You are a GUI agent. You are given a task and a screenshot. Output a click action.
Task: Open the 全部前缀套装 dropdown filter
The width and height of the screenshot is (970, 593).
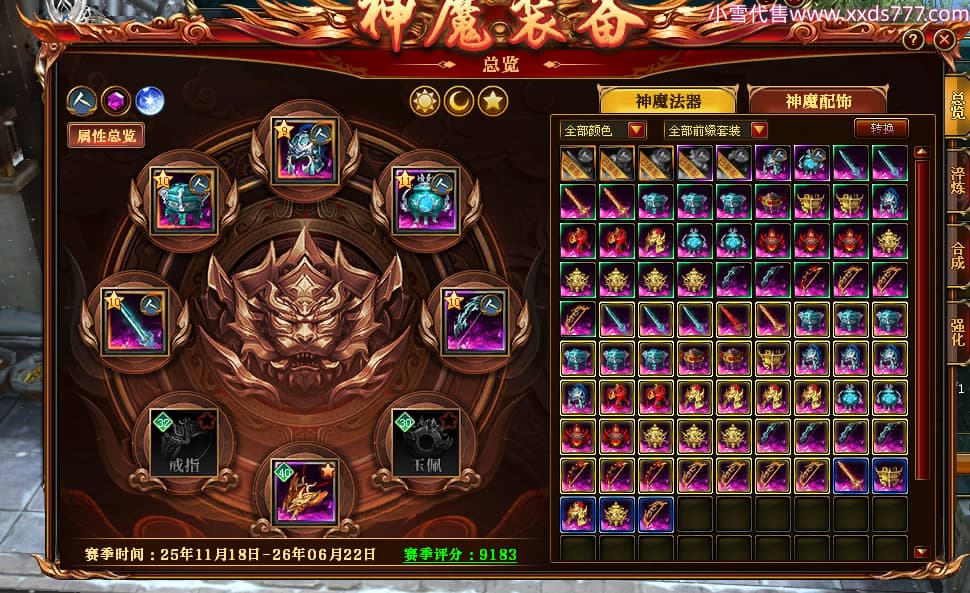716,130
